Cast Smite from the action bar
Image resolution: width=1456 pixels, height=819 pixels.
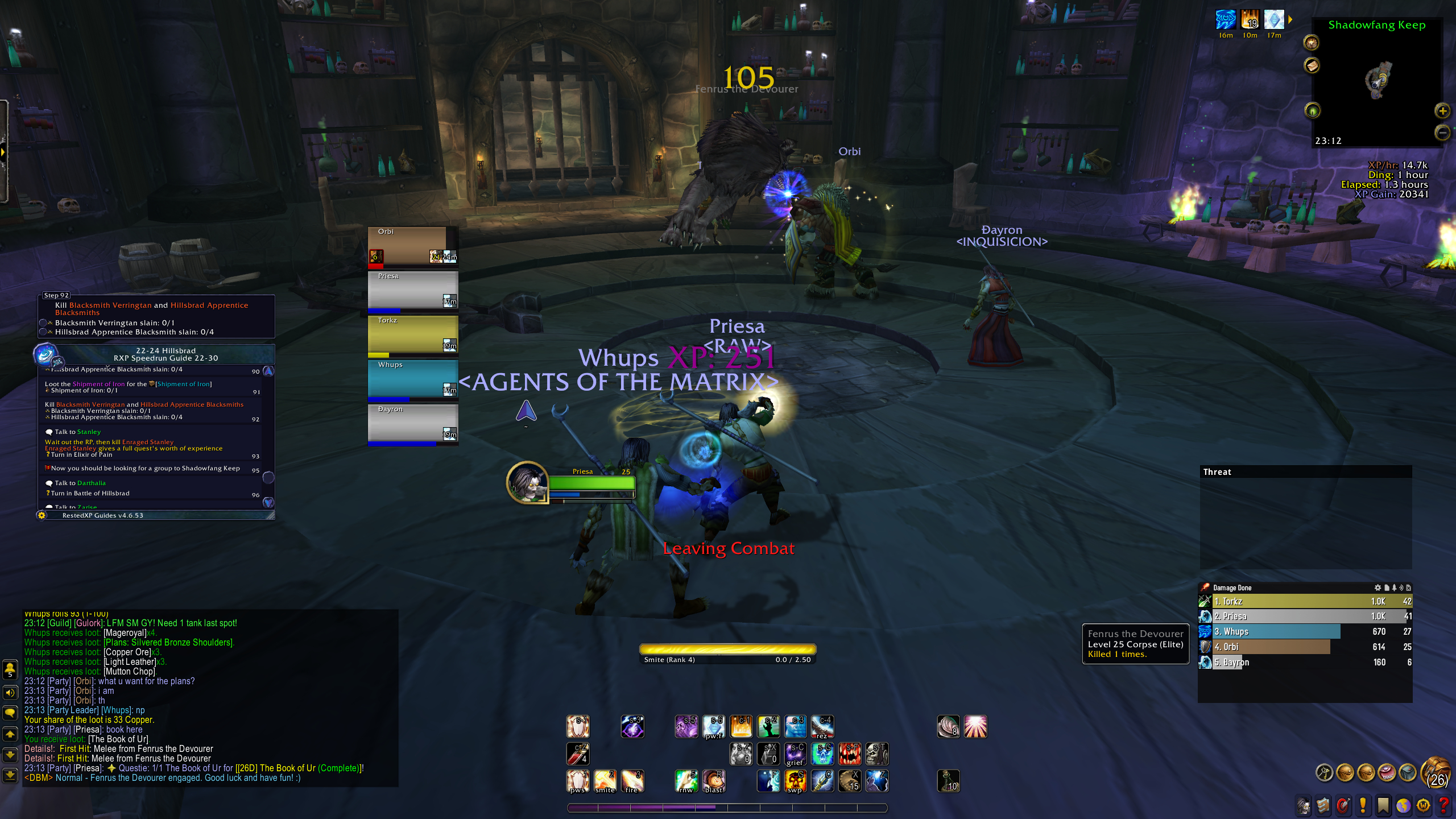605,781
